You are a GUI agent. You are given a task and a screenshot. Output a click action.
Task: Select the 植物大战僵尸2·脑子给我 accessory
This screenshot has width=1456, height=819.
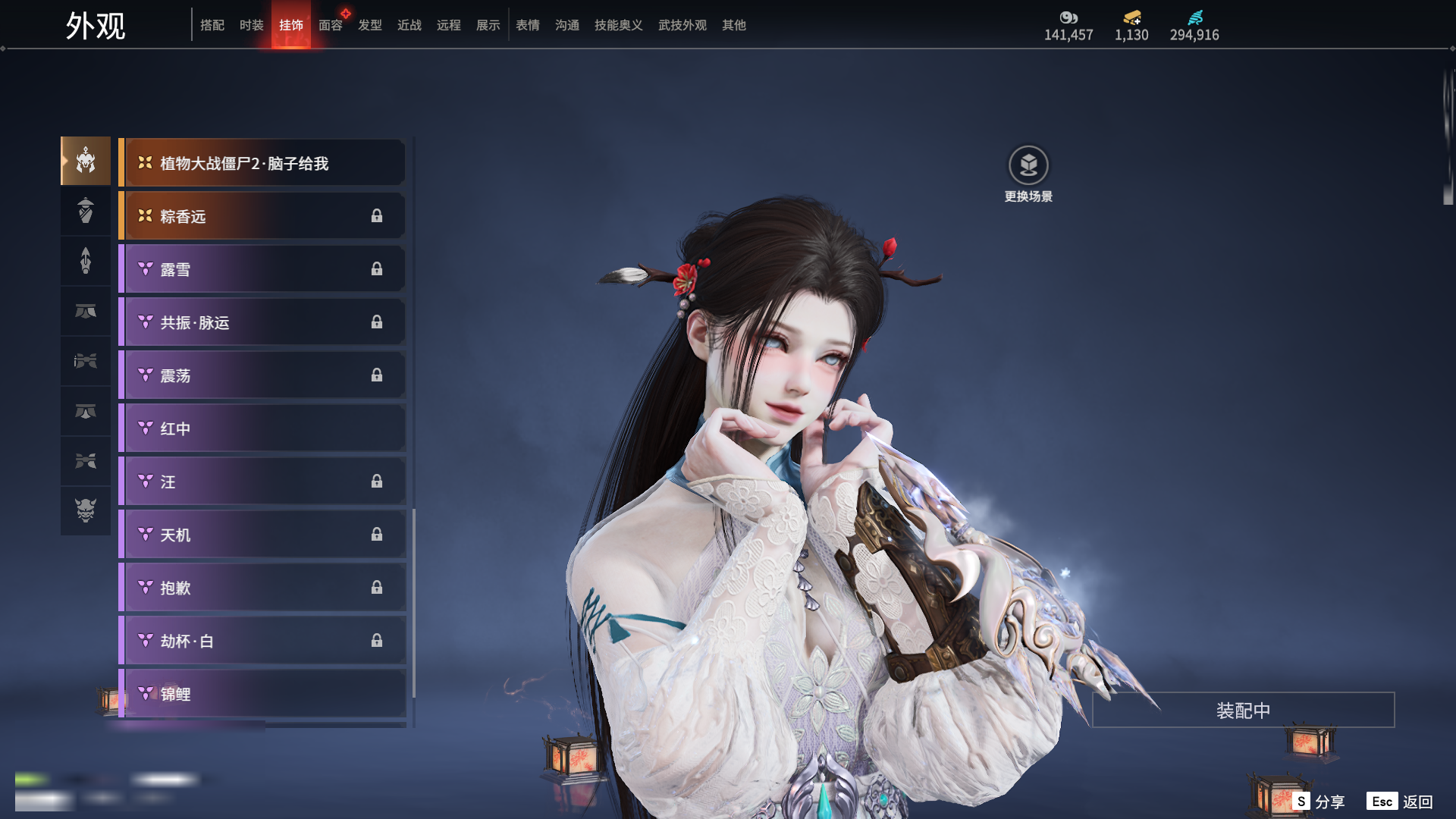[262, 163]
